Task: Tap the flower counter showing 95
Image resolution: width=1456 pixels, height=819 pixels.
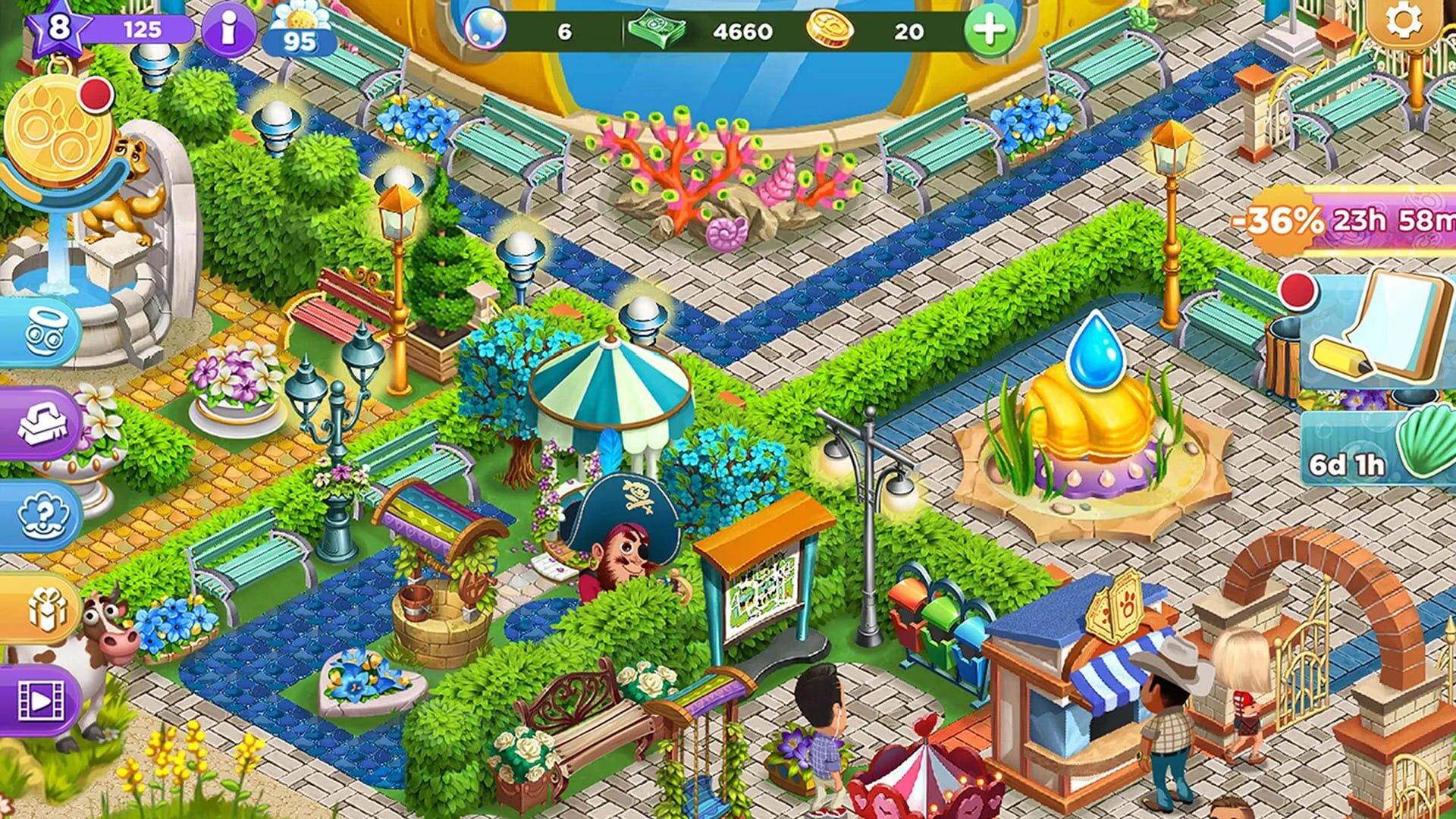Action: coord(296,30)
